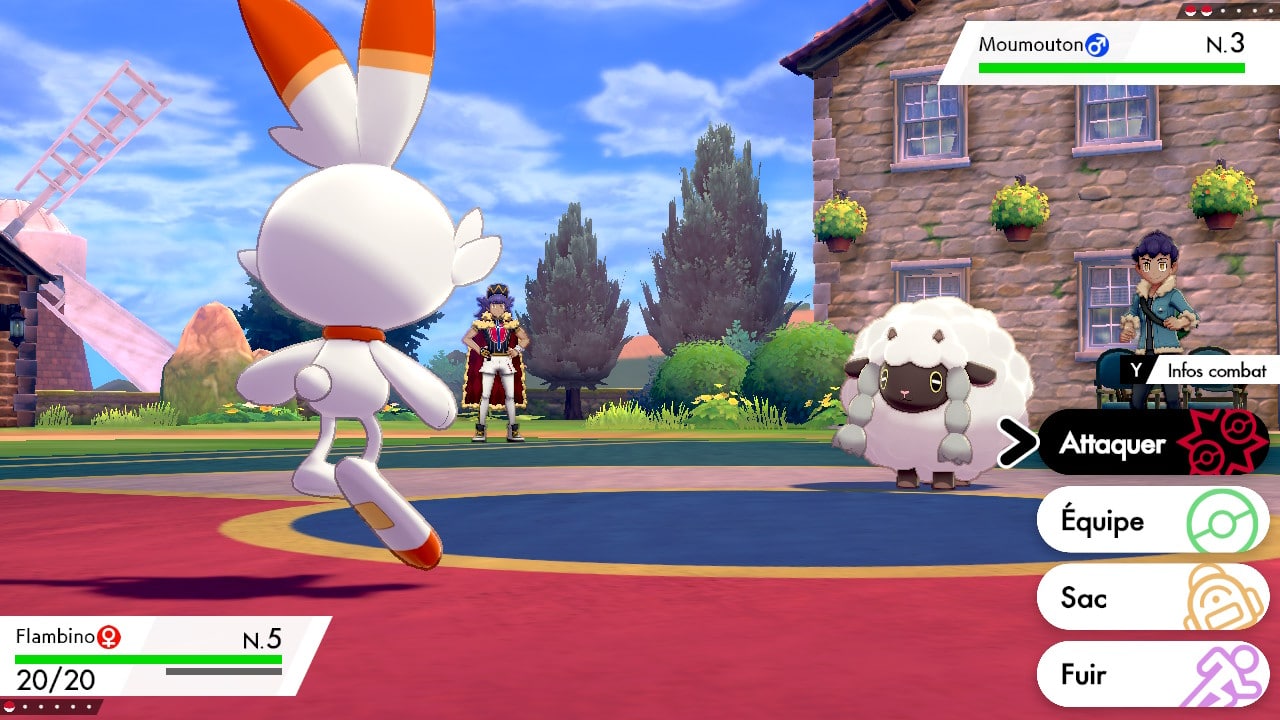Open the Équipe party menu

(x=1152, y=520)
